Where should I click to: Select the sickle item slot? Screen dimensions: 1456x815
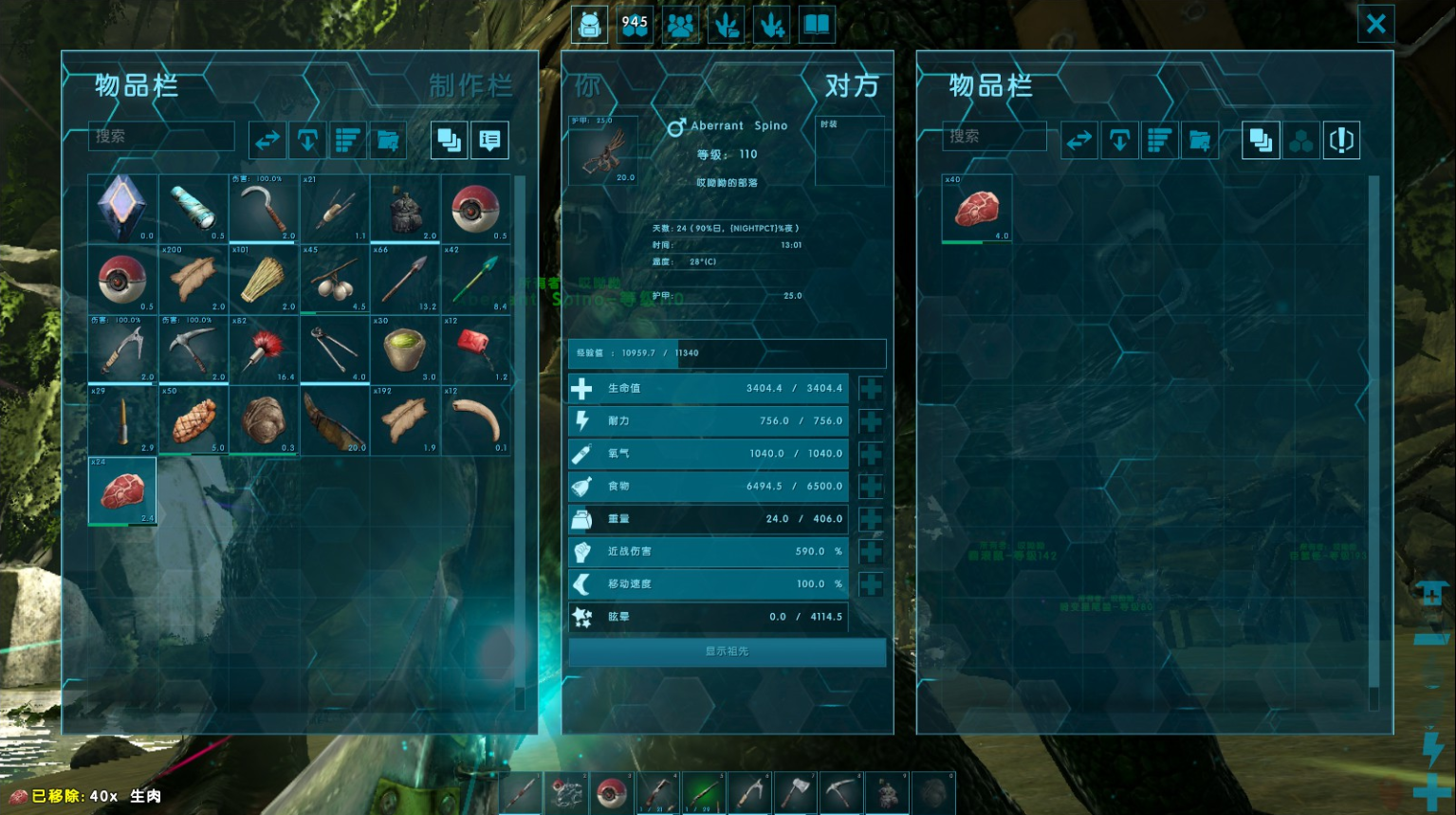pyautogui.click(x=264, y=209)
